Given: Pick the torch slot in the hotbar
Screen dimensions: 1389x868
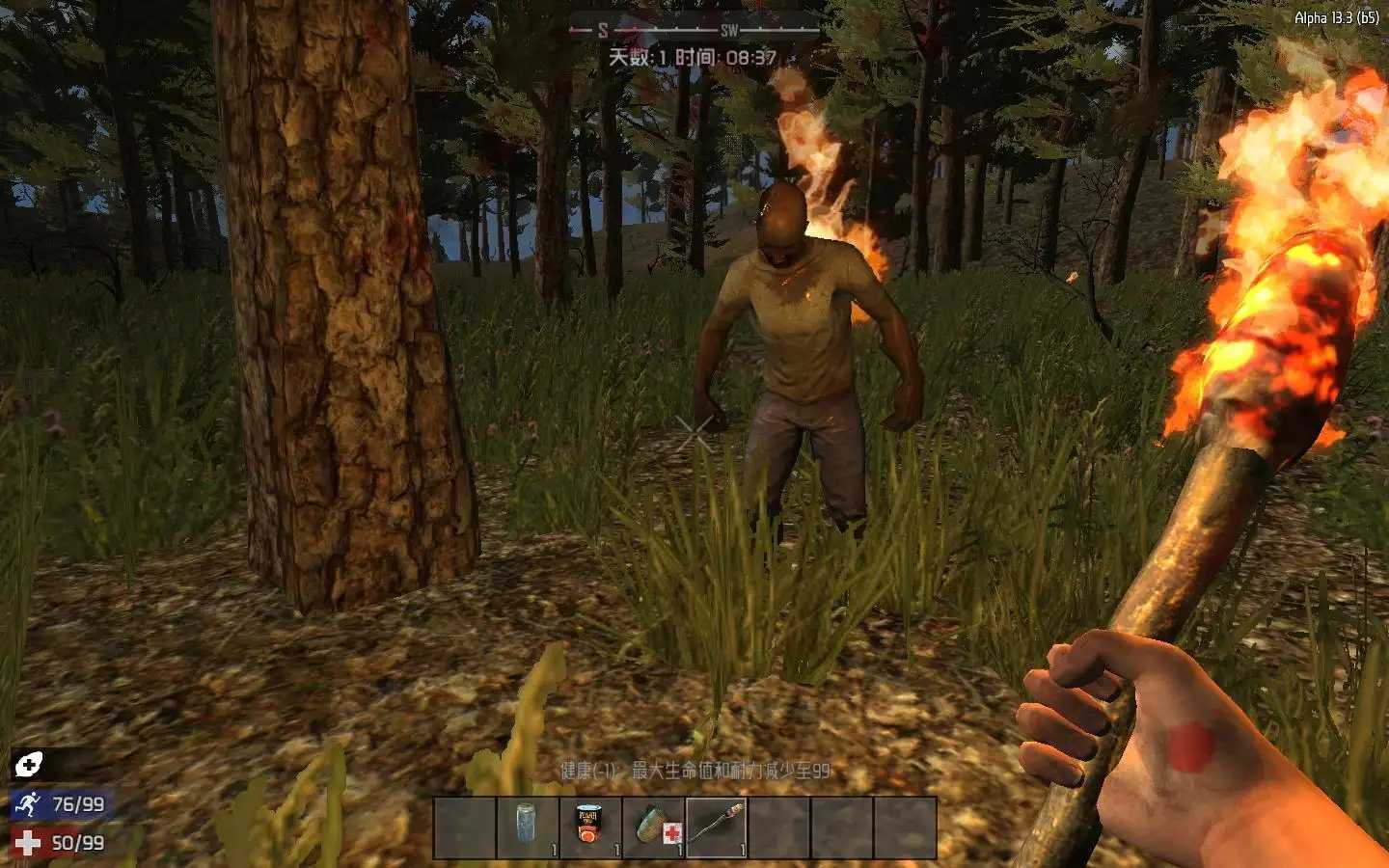Looking at the screenshot, I should pyautogui.click(x=717, y=827).
